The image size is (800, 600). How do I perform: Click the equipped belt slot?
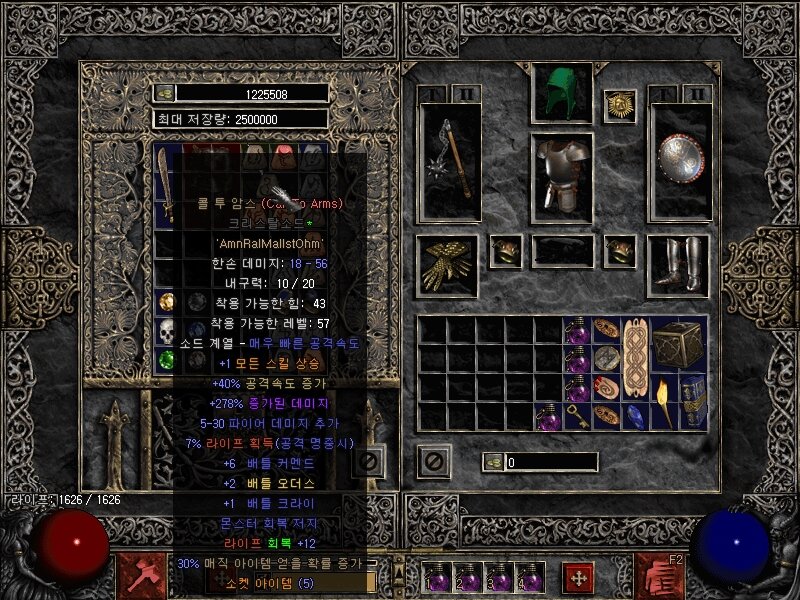point(561,252)
